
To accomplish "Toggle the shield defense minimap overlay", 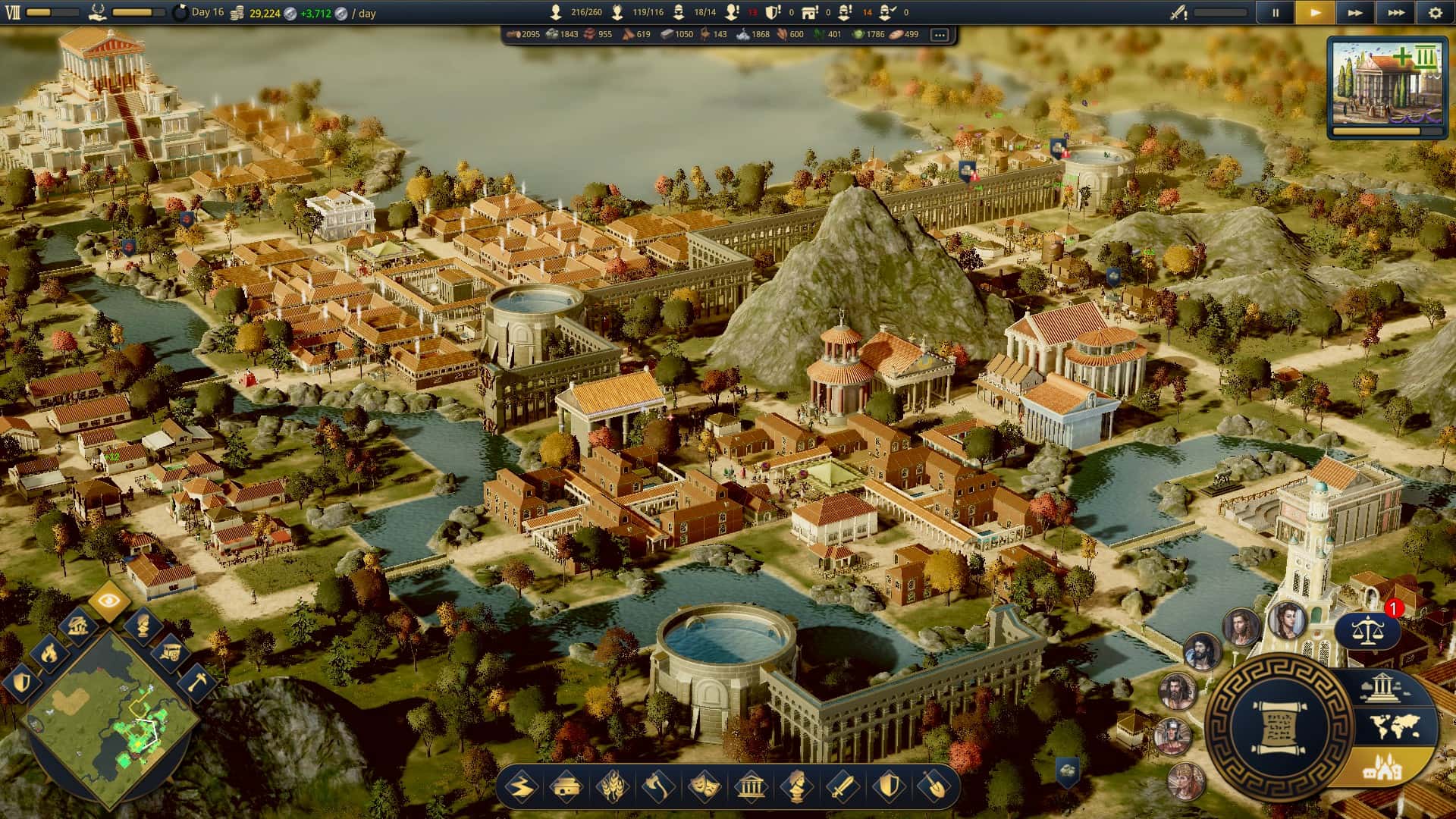I will coord(23,682).
